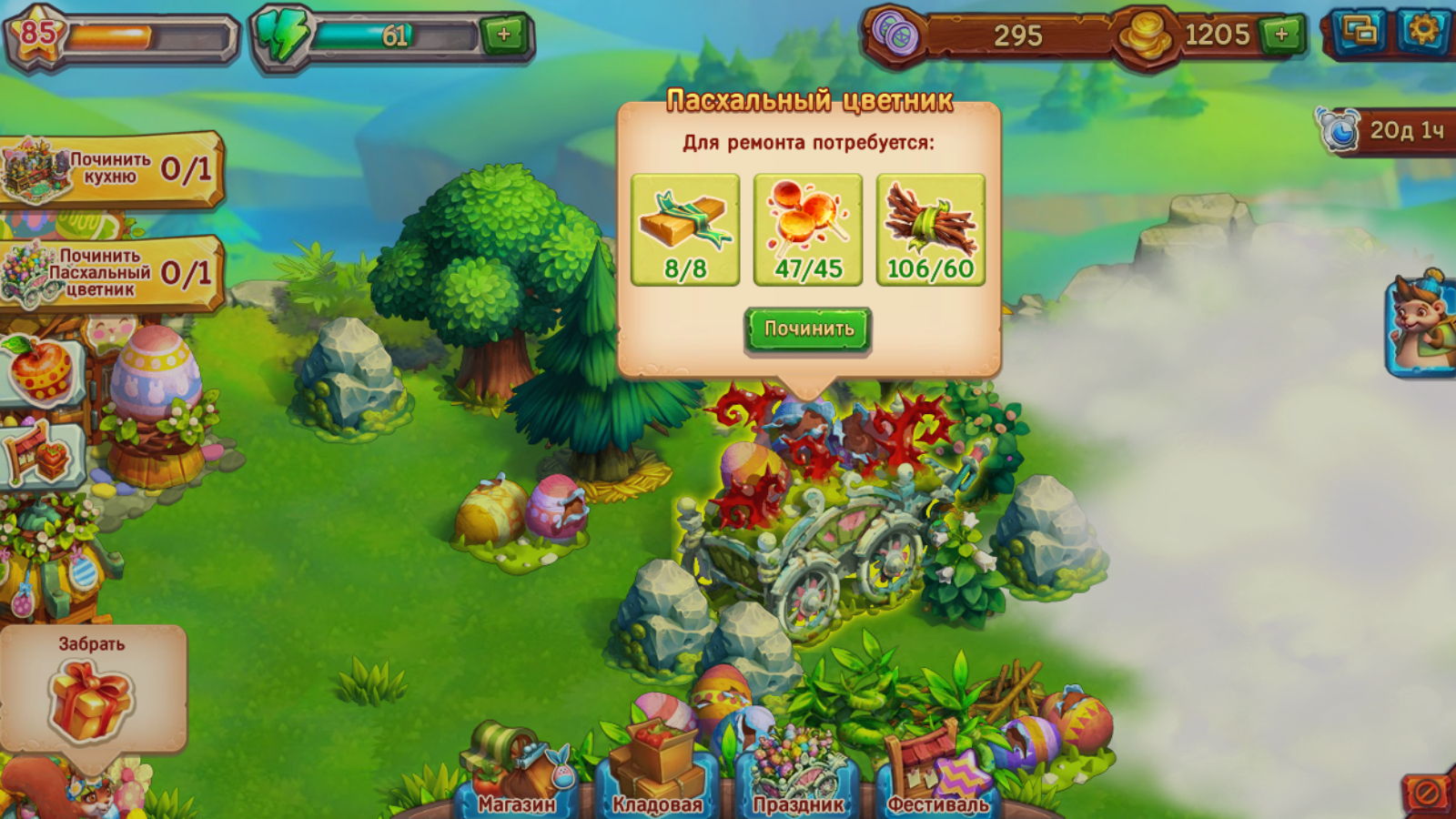Click the event timer alarm clock
The image size is (1456, 819).
coord(1340,130)
